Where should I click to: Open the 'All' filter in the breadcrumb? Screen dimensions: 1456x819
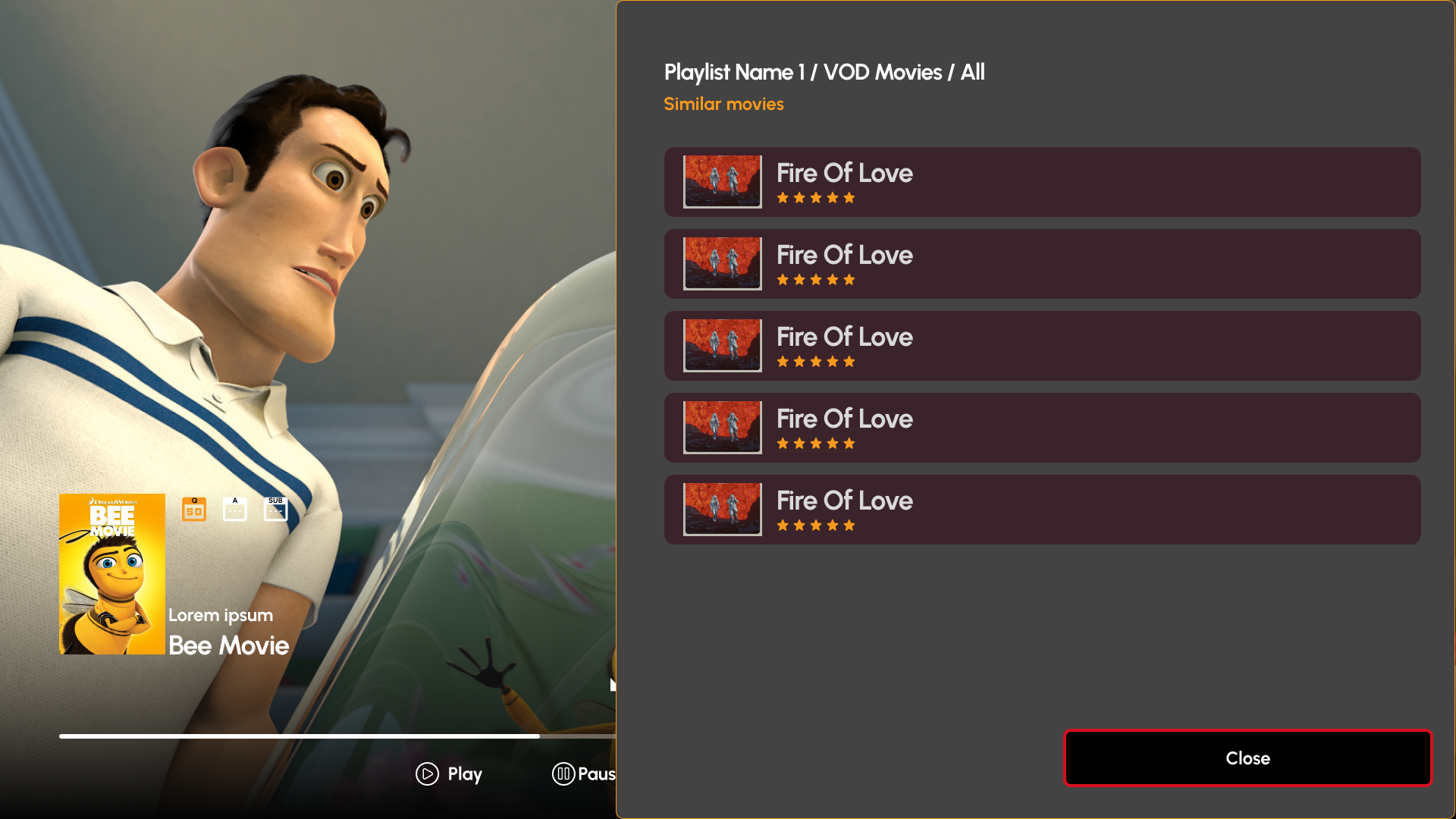973,72
